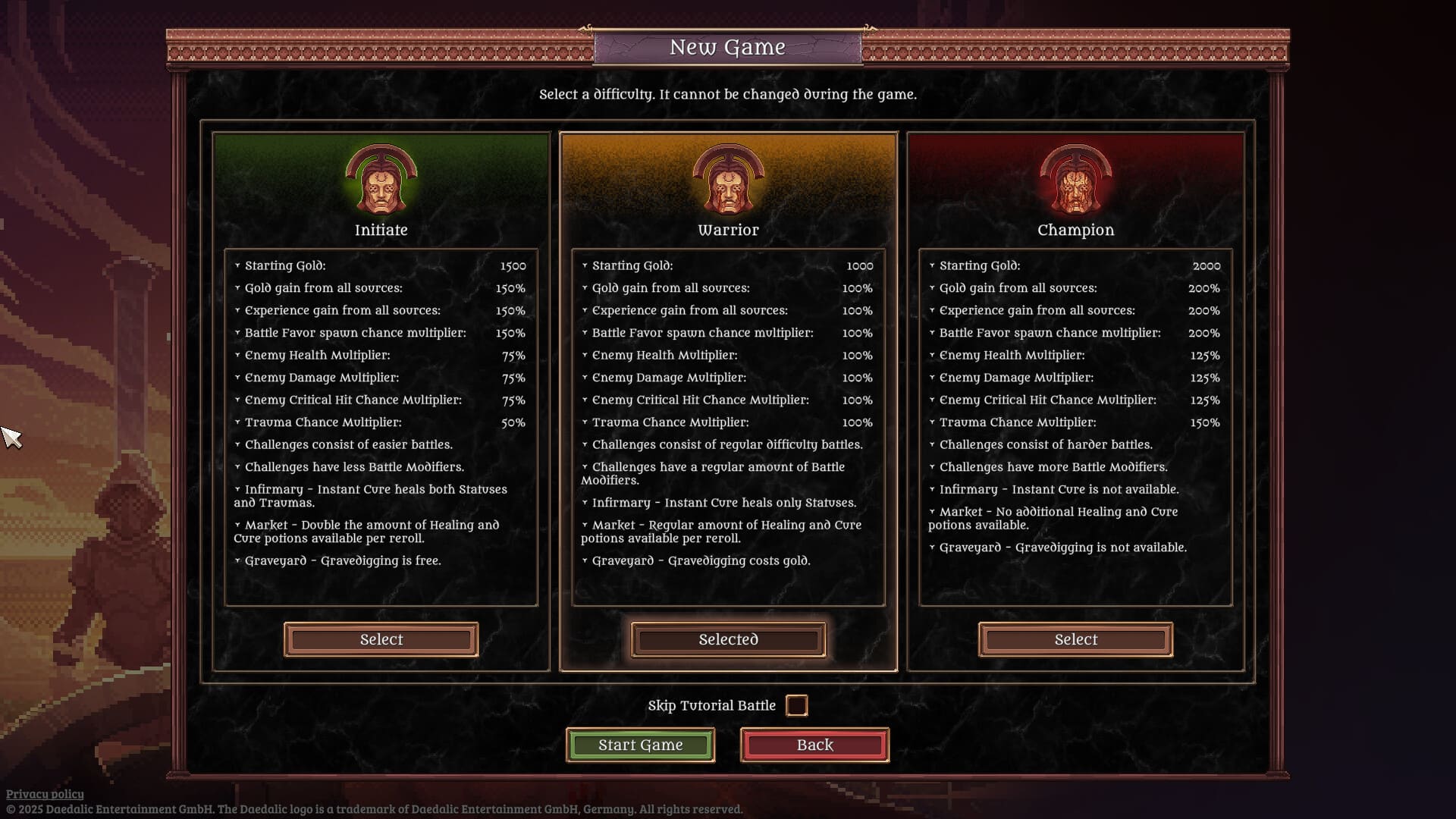Viewport: 1456px width, 819px height.
Task: Pick the Warrior orange helmet portrait
Action: tap(728, 180)
